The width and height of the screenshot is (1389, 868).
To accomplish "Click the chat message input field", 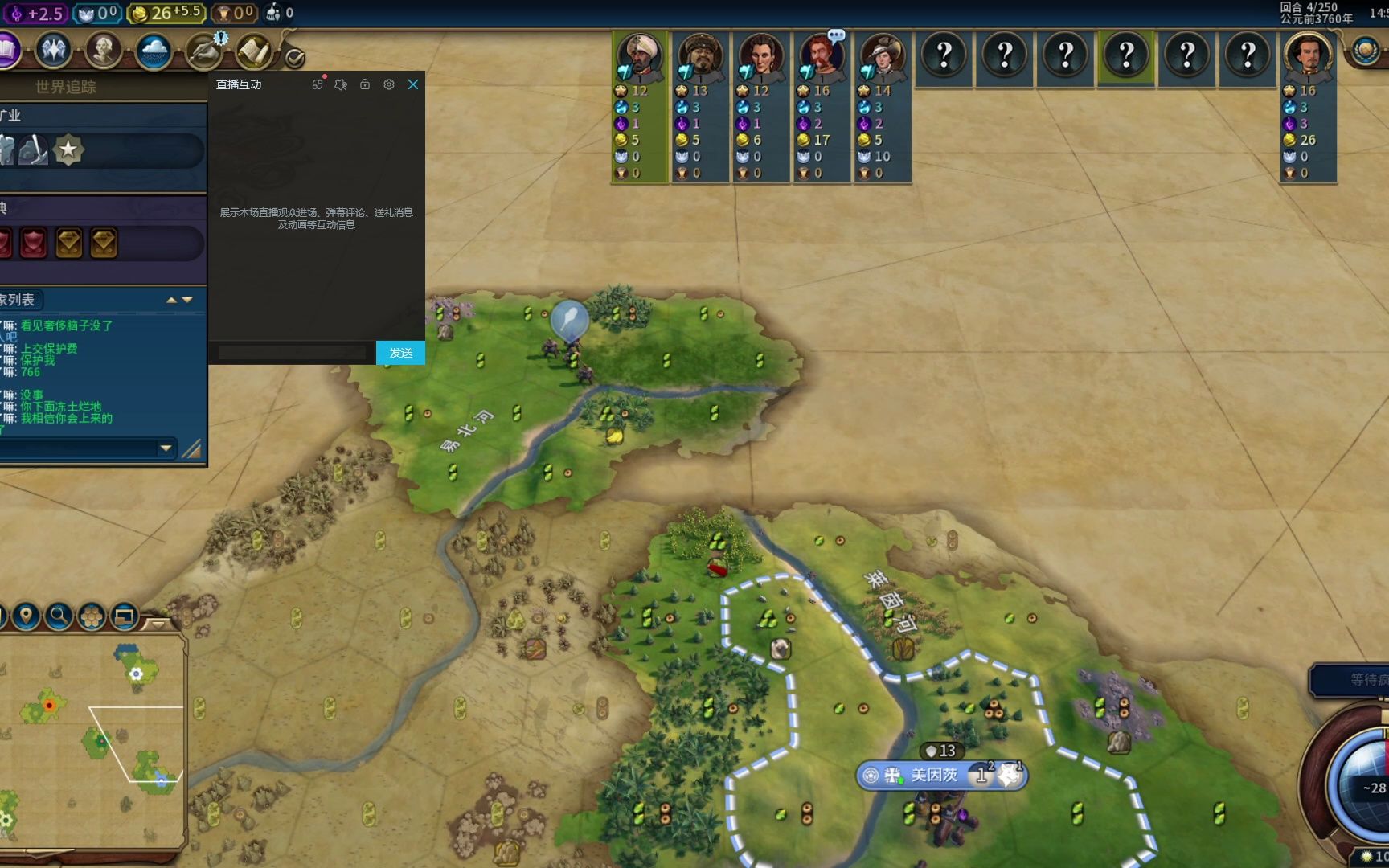I will [x=291, y=353].
